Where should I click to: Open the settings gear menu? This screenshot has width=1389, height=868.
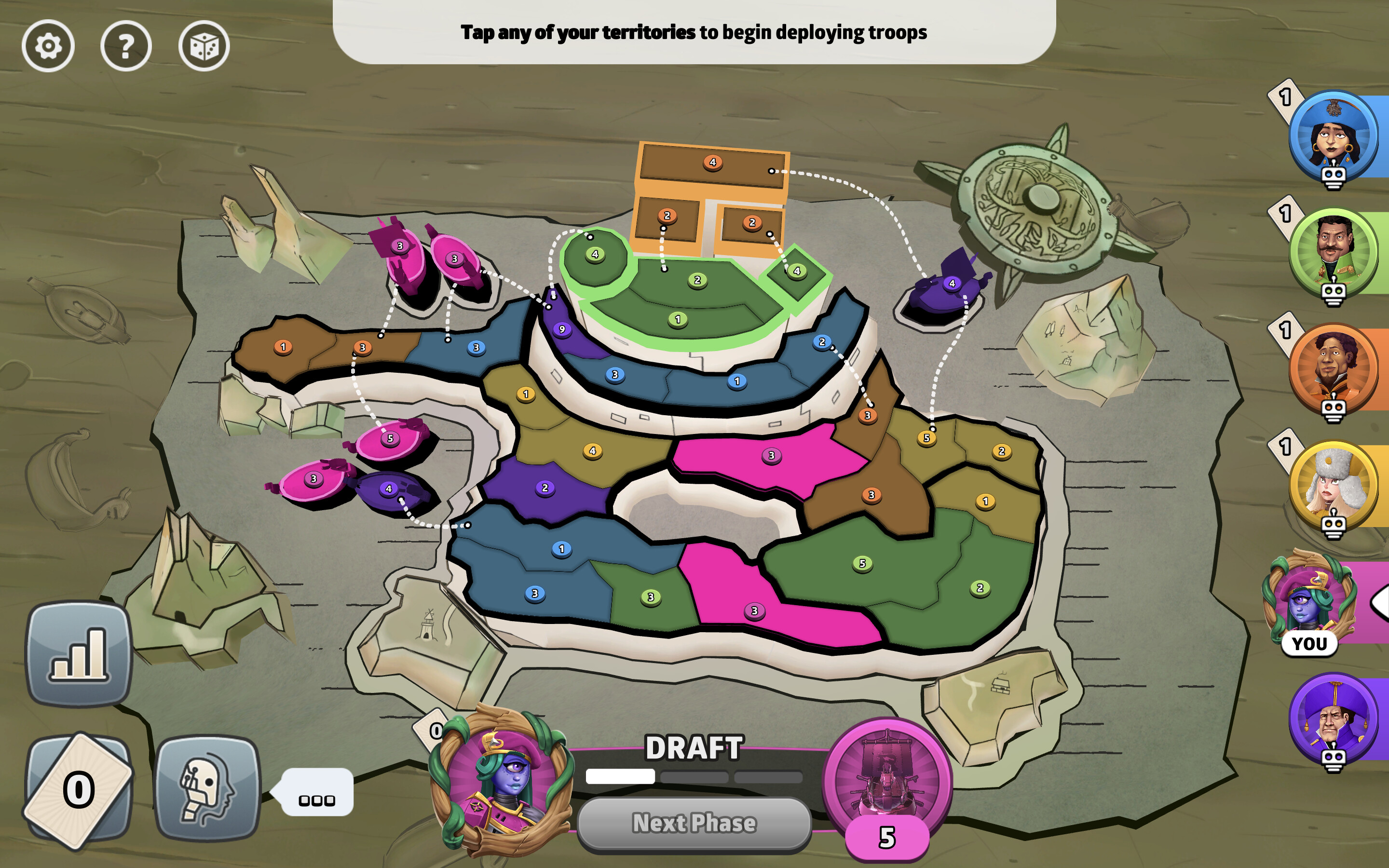tap(49, 46)
